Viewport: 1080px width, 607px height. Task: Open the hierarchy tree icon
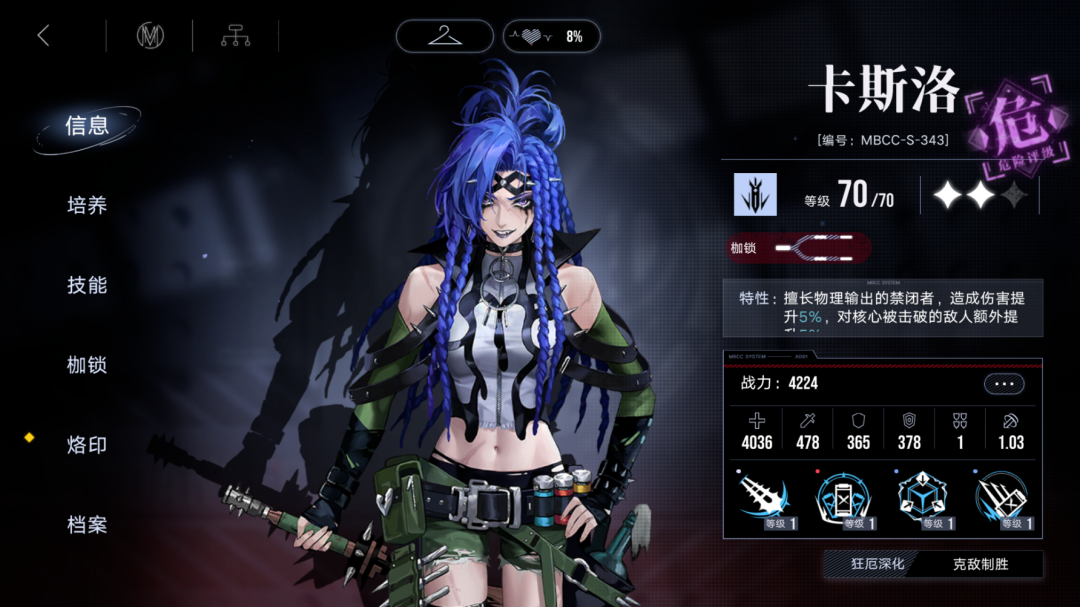[235, 36]
